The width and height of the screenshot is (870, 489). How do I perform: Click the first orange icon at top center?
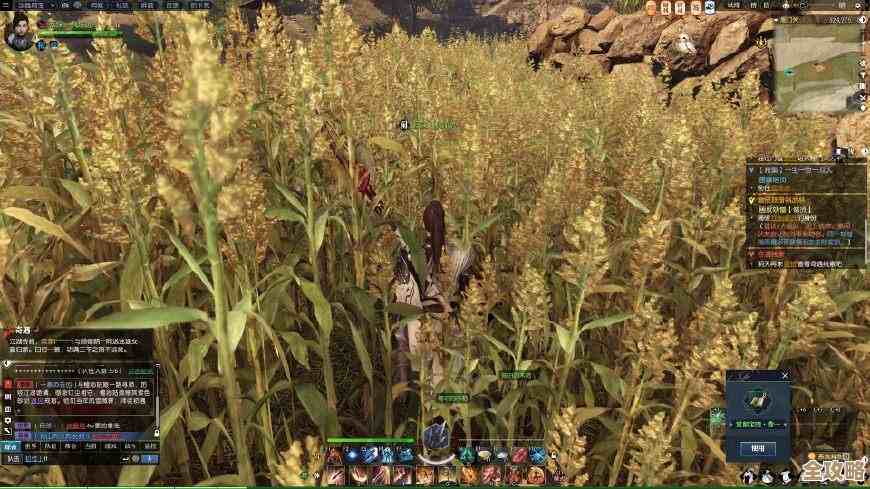pyautogui.click(x=650, y=7)
